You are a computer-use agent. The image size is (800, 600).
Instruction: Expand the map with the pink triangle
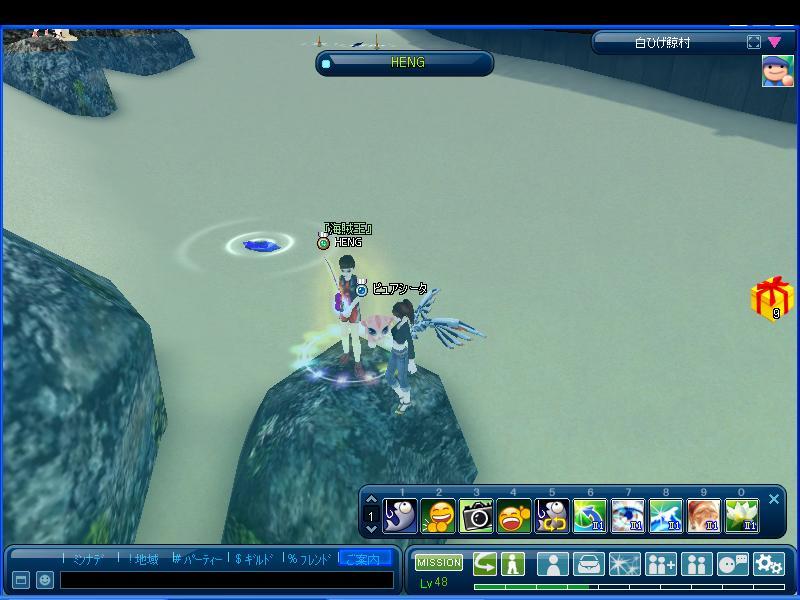(x=775, y=42)
